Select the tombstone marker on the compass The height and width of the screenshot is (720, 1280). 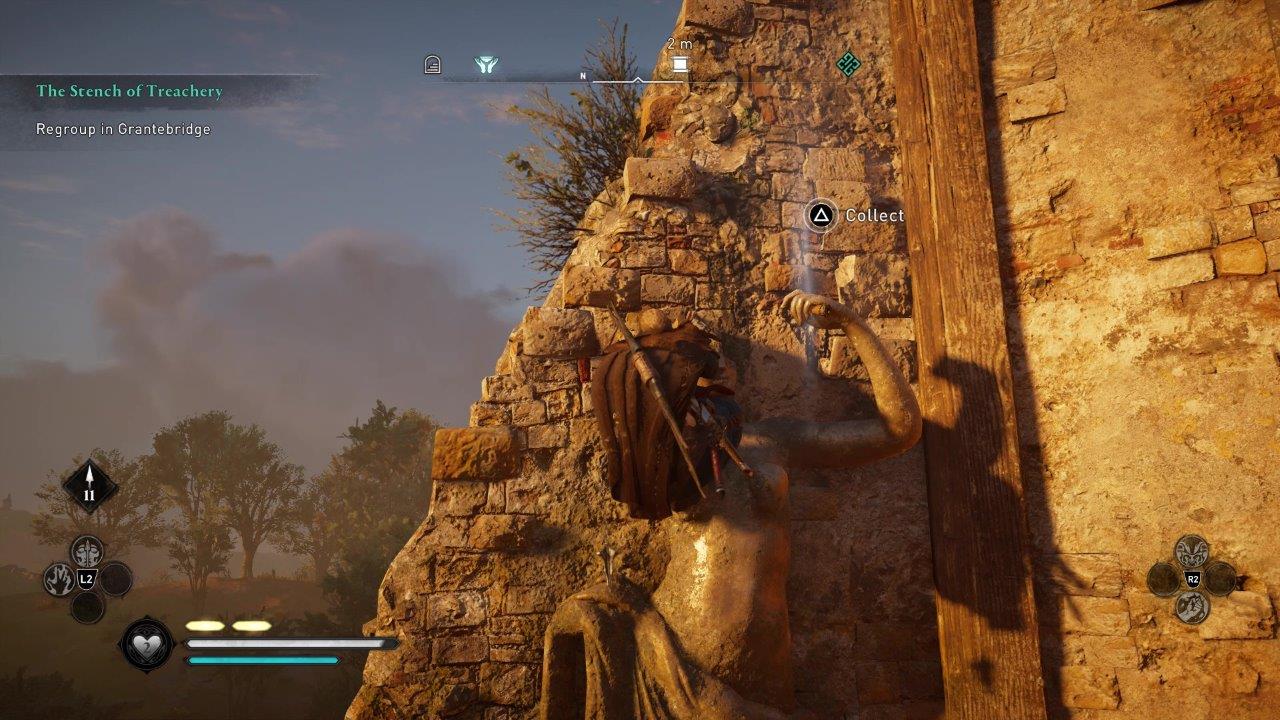432,65
